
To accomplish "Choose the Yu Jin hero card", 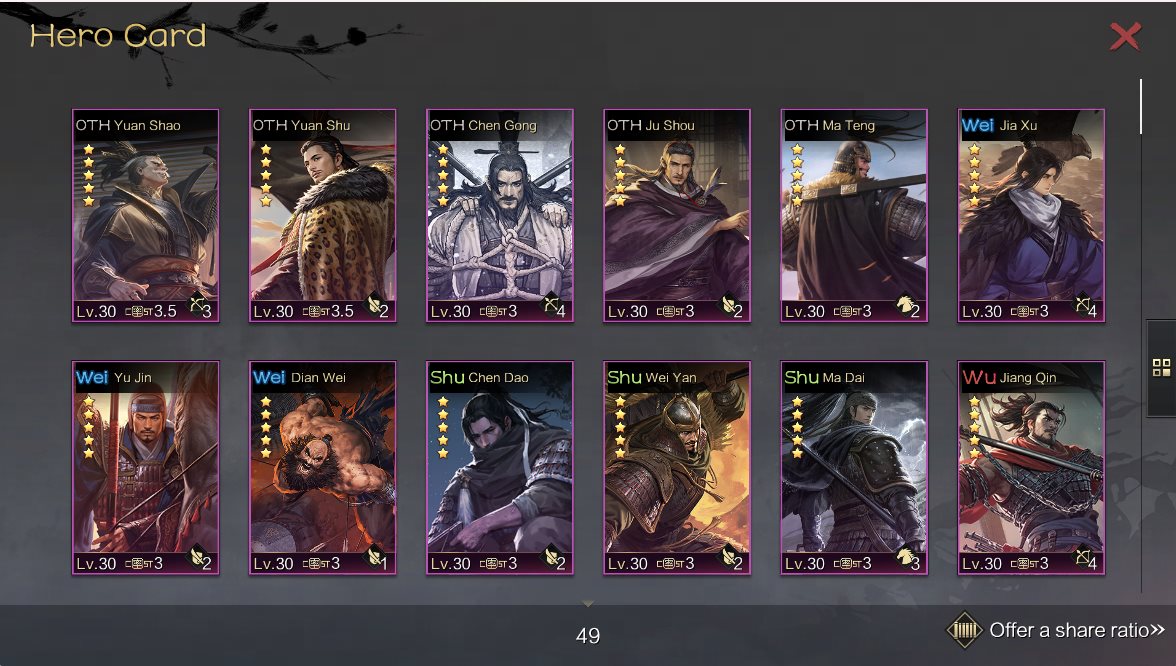I will coord(145,468).
